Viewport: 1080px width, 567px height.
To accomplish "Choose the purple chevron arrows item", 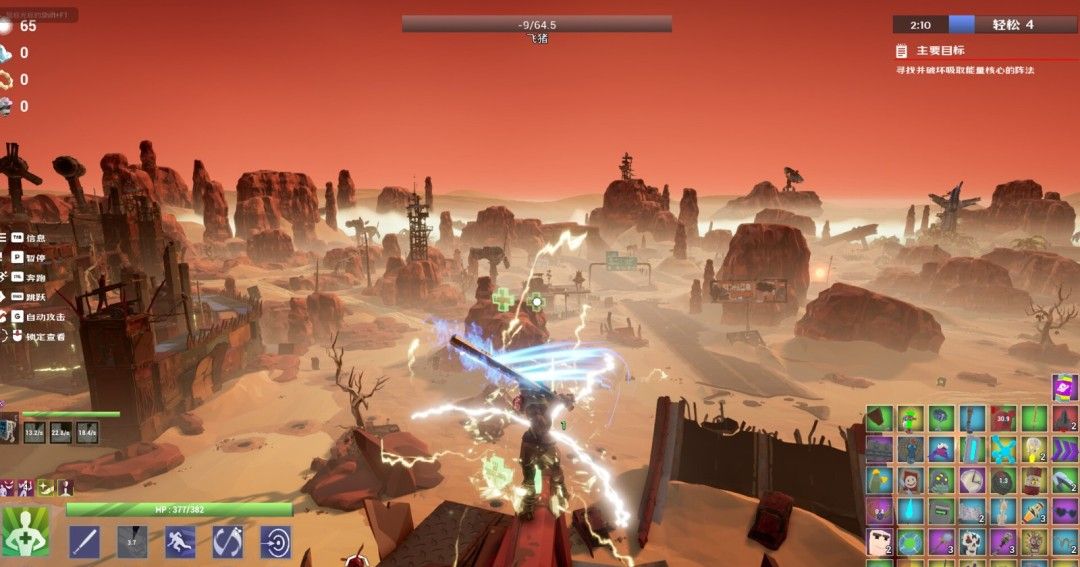I will 1064,449.
